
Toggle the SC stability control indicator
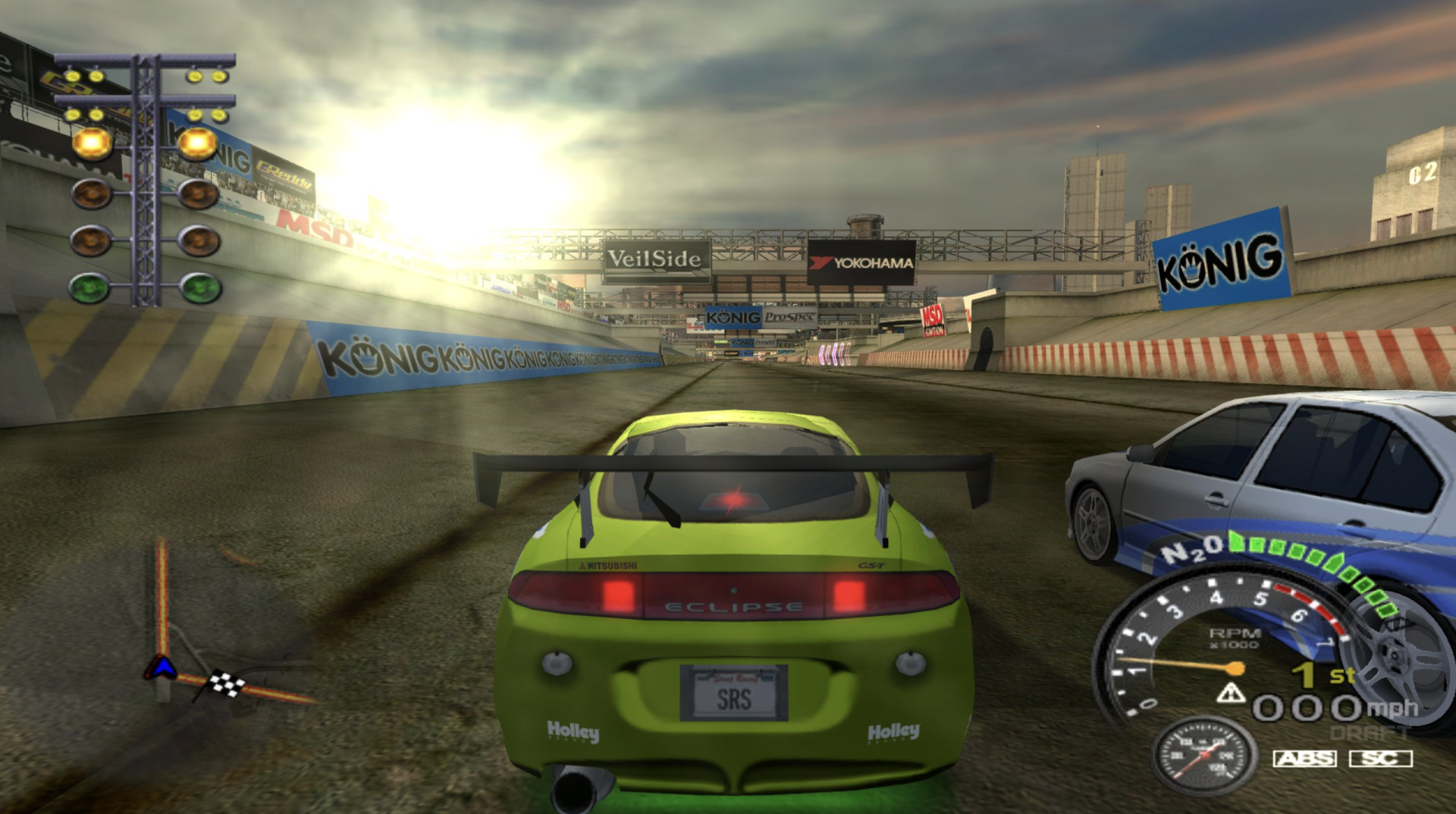coord(1380,758)
